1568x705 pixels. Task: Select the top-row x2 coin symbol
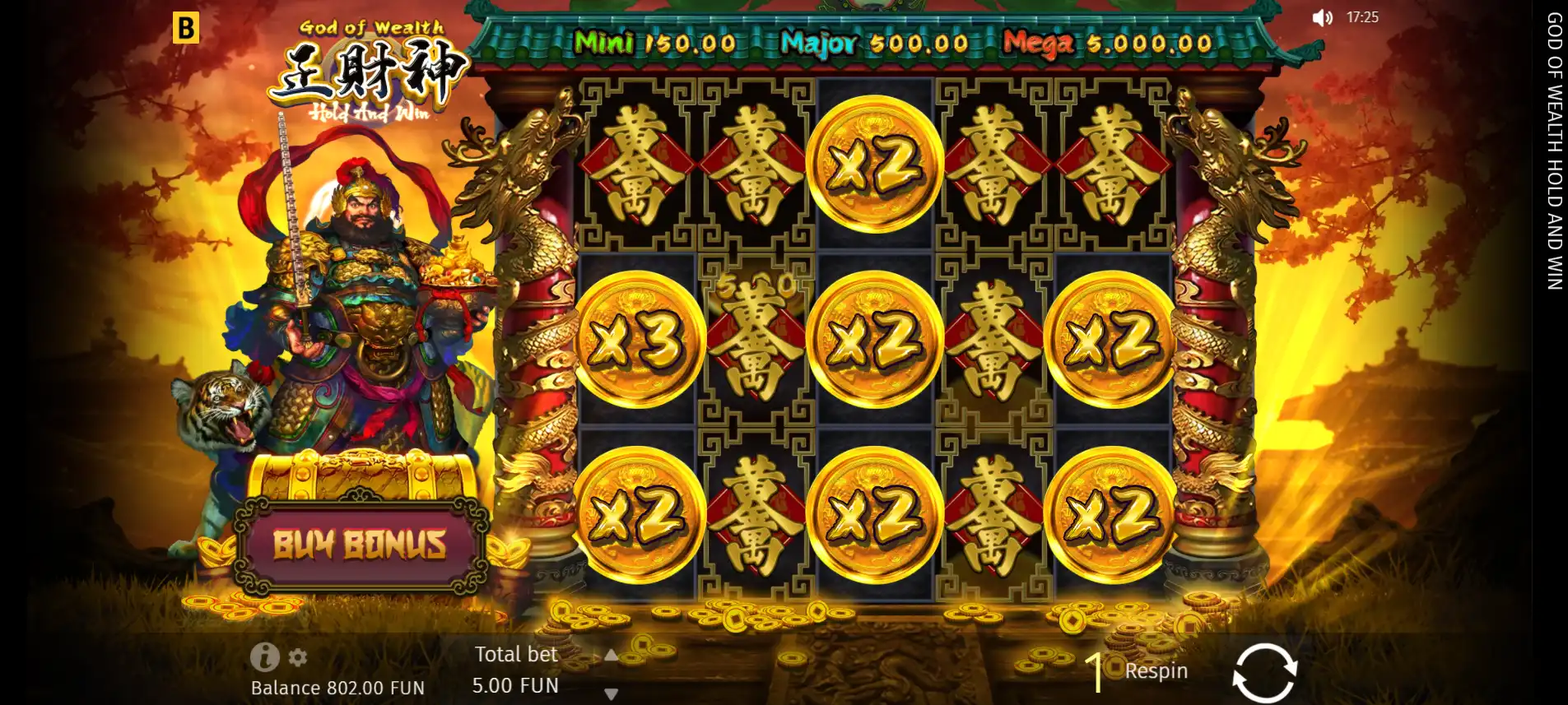[x=877, y=165]
